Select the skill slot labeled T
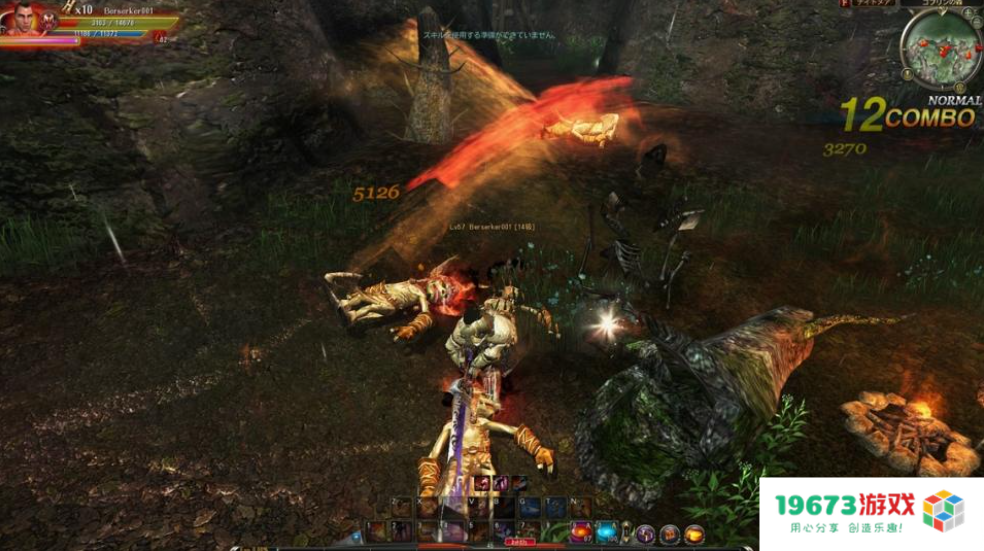This screenshot has height=551, width=984. (554, 509)
